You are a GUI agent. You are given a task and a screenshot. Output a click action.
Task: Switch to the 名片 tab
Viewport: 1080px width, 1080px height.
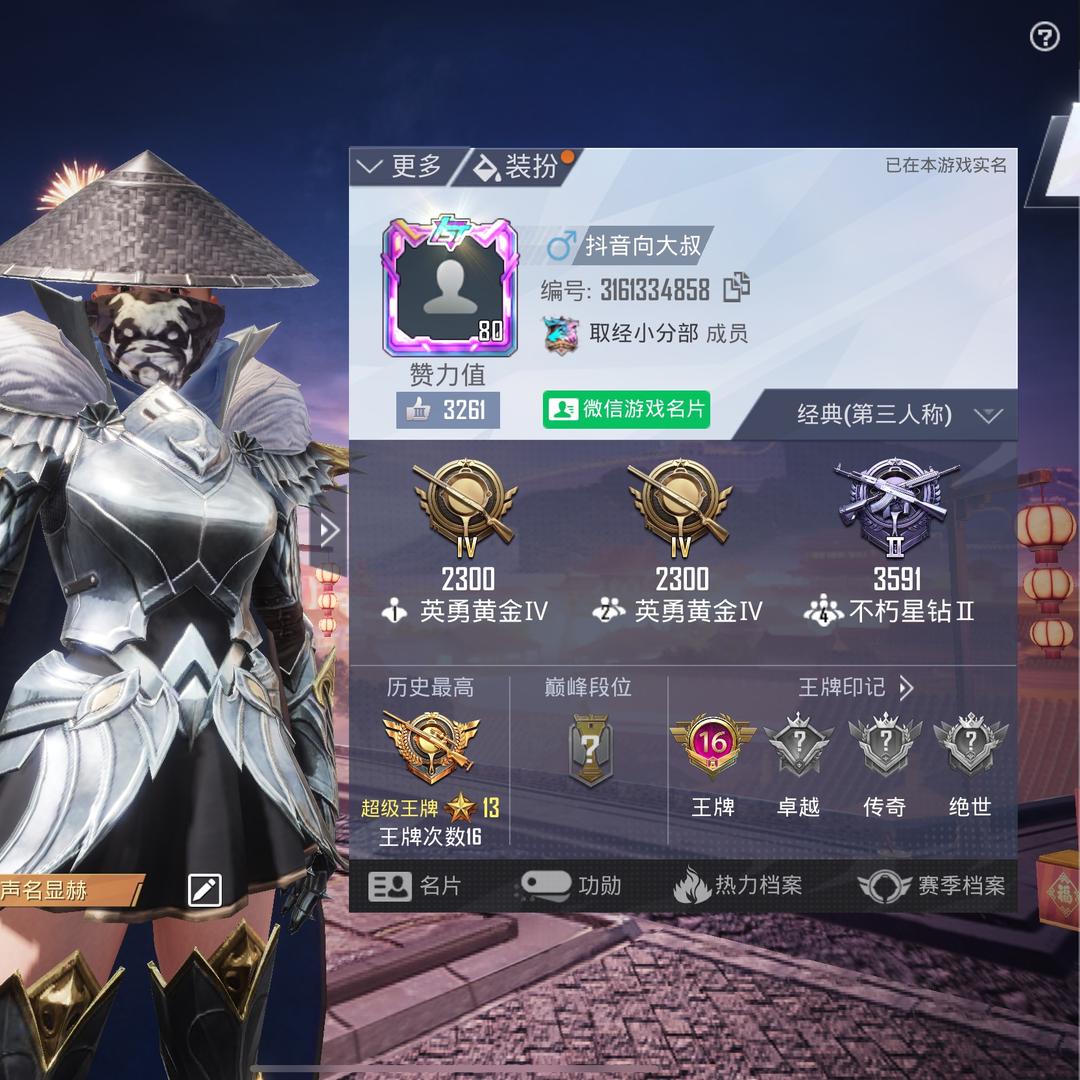pos(416,886)
